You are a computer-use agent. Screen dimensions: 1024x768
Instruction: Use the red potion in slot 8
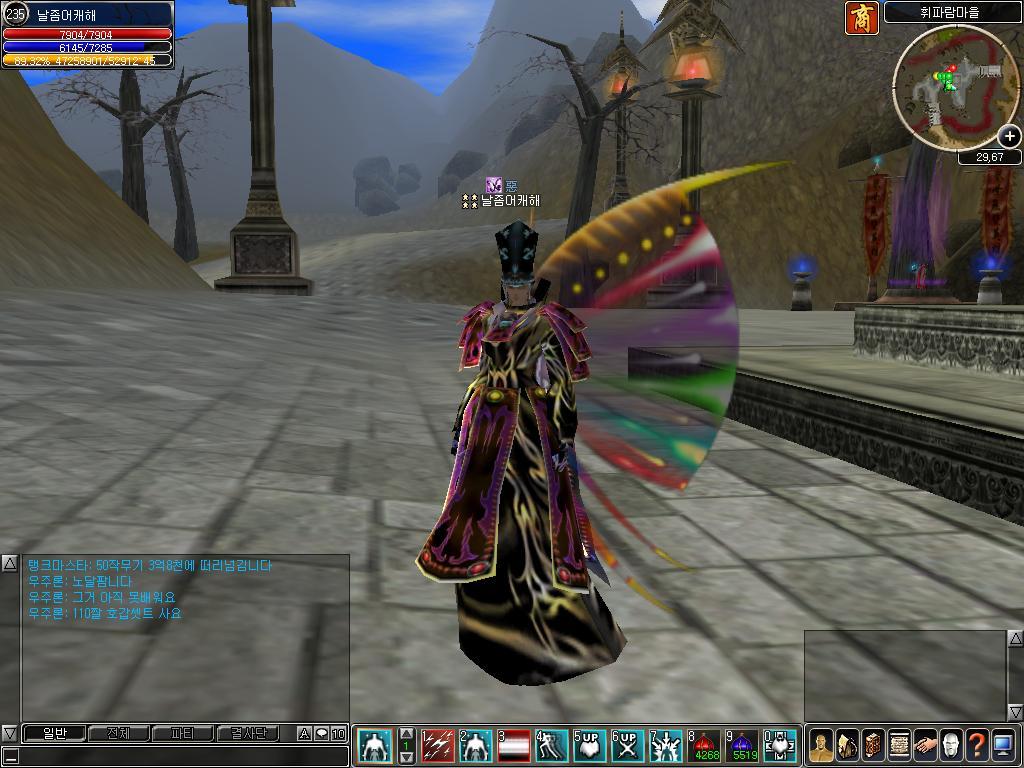(706, 745)
